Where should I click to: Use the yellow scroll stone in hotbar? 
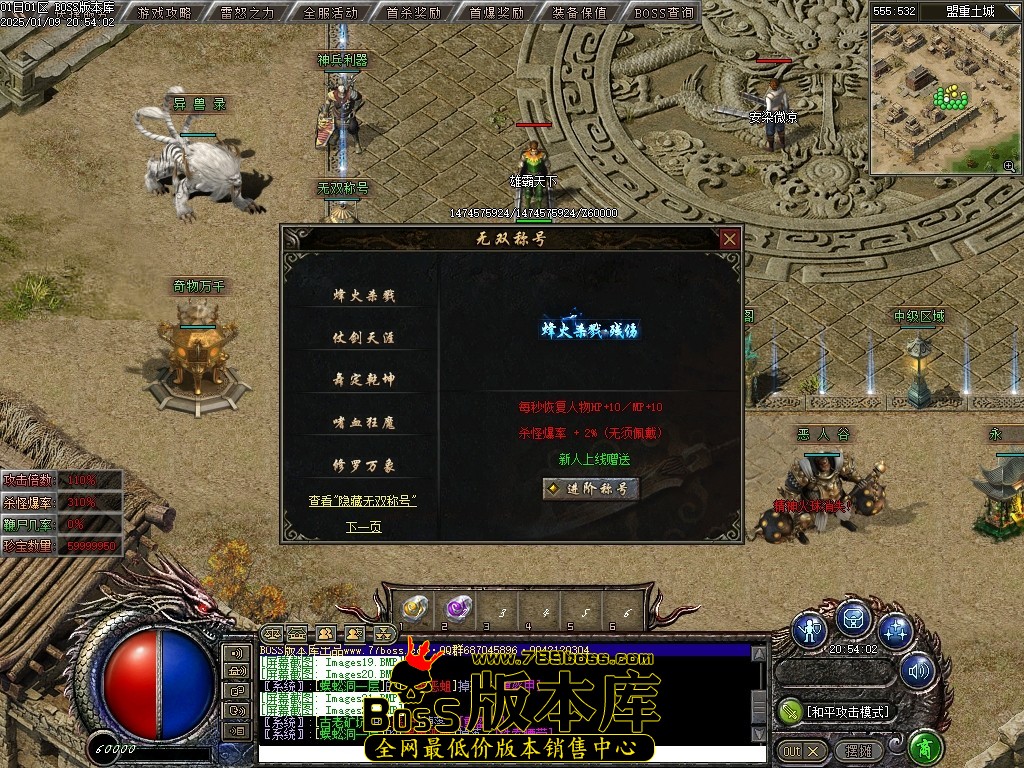click(415, 609)
